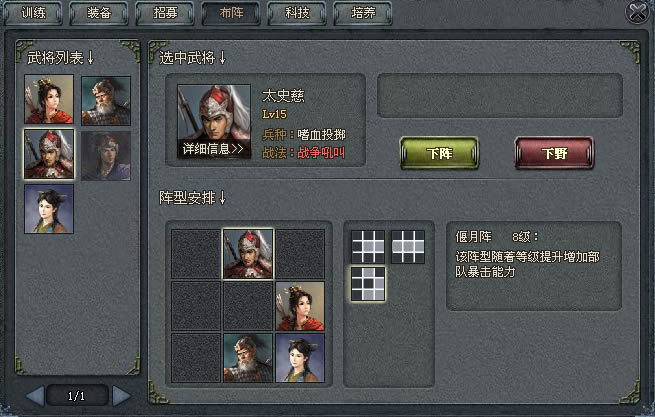Open 详细信息 for 太史慈
The width and height of the screenshot is (655, 417).
213,148
